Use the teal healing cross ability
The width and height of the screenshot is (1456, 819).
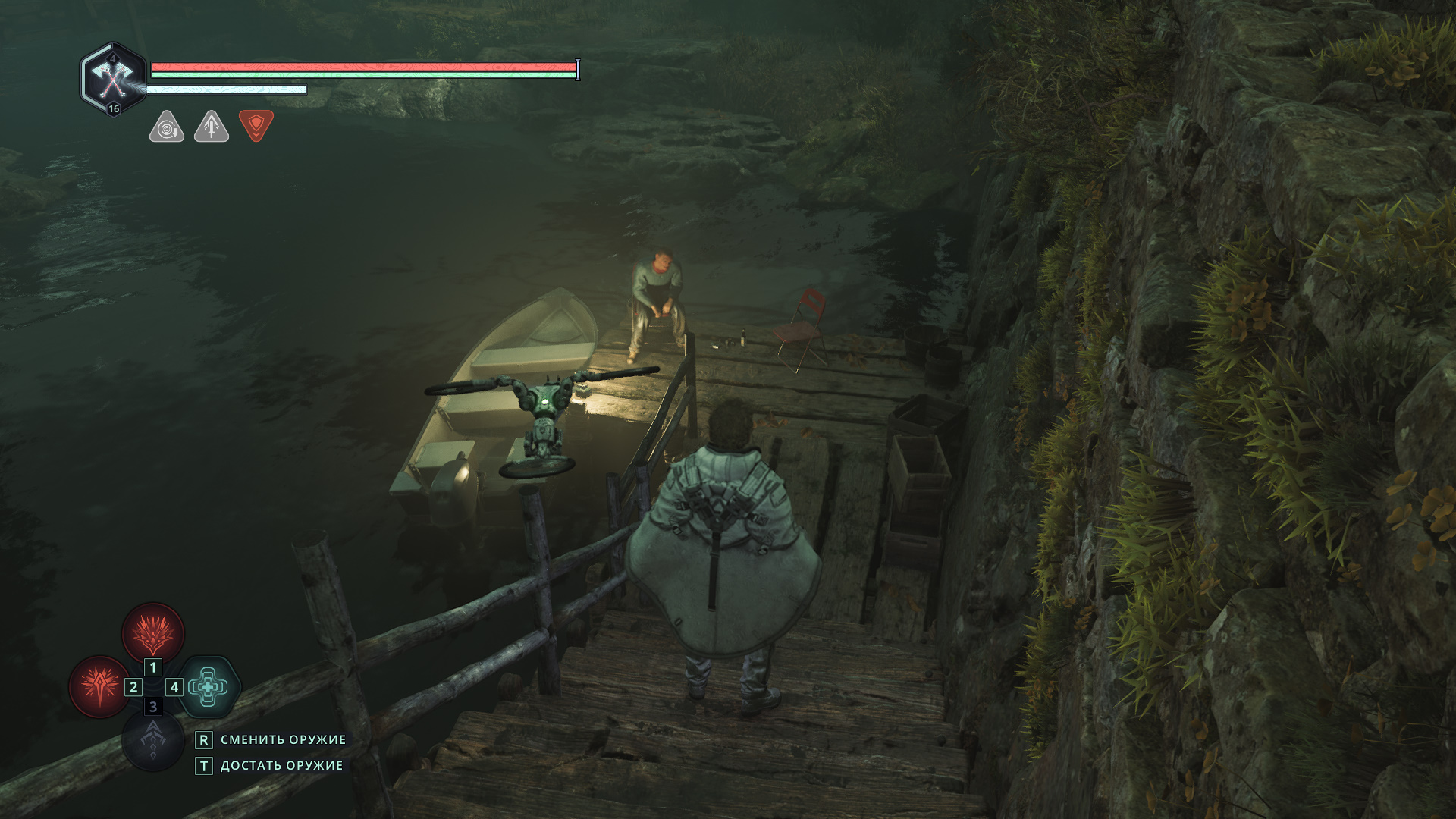[x=209, y=687]
